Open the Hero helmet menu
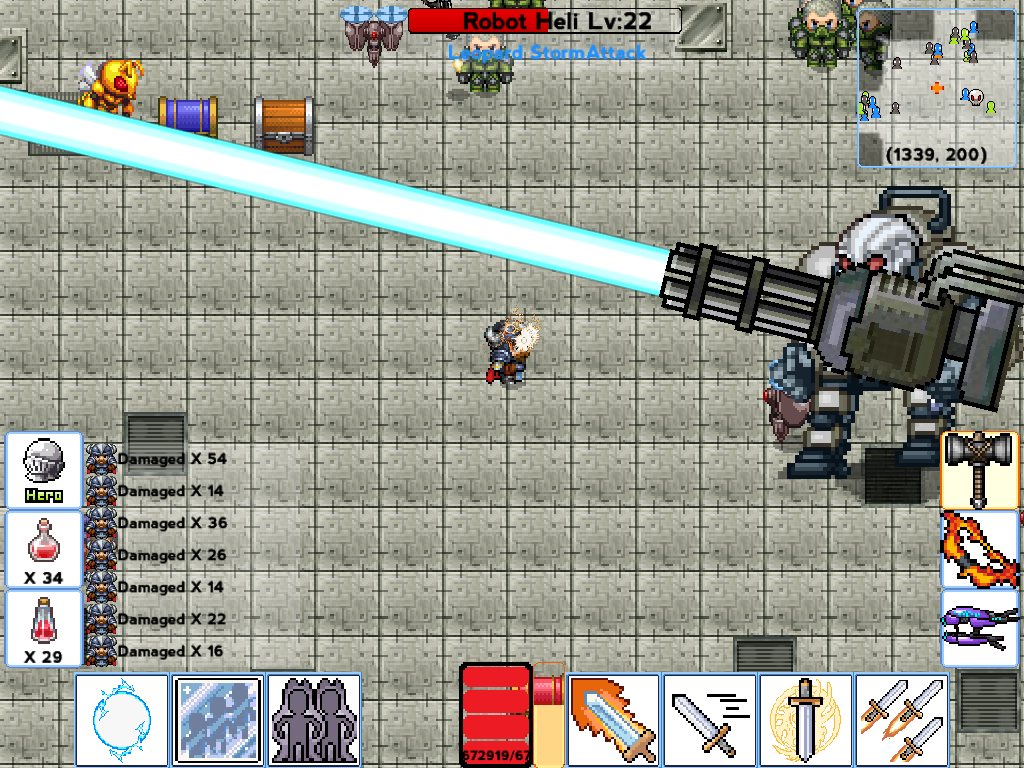This screenshot has height=768, width=1024. tap(44, 470)
